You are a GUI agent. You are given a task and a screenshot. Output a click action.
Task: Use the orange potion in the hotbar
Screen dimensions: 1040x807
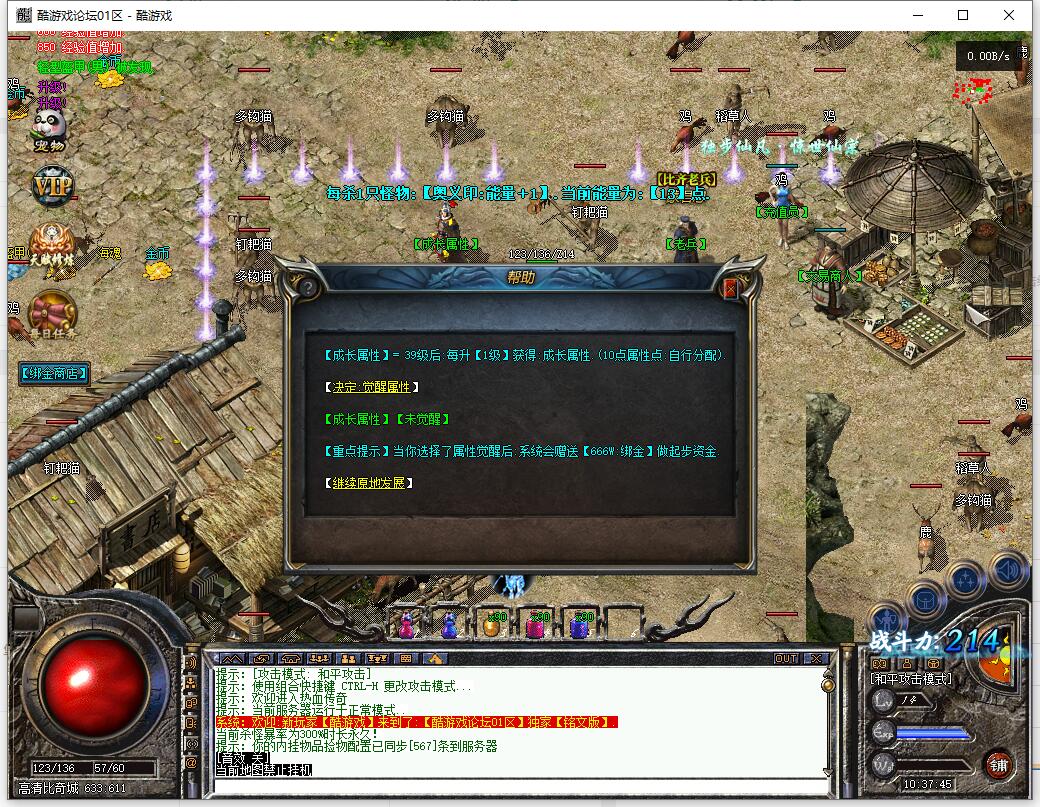click(x=491, y=624)
